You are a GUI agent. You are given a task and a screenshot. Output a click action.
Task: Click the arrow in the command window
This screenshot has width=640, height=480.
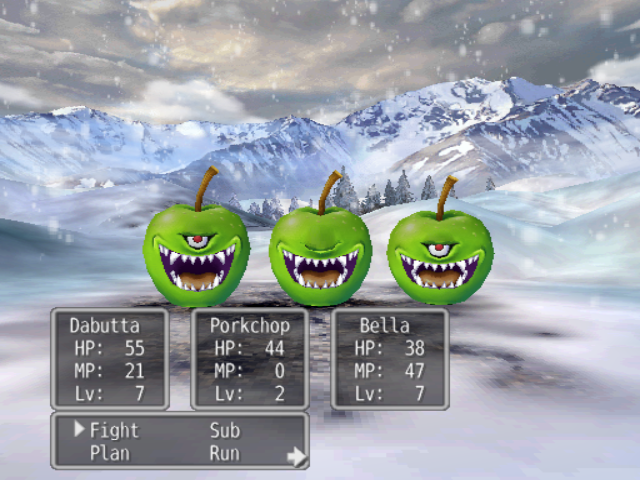296,457
